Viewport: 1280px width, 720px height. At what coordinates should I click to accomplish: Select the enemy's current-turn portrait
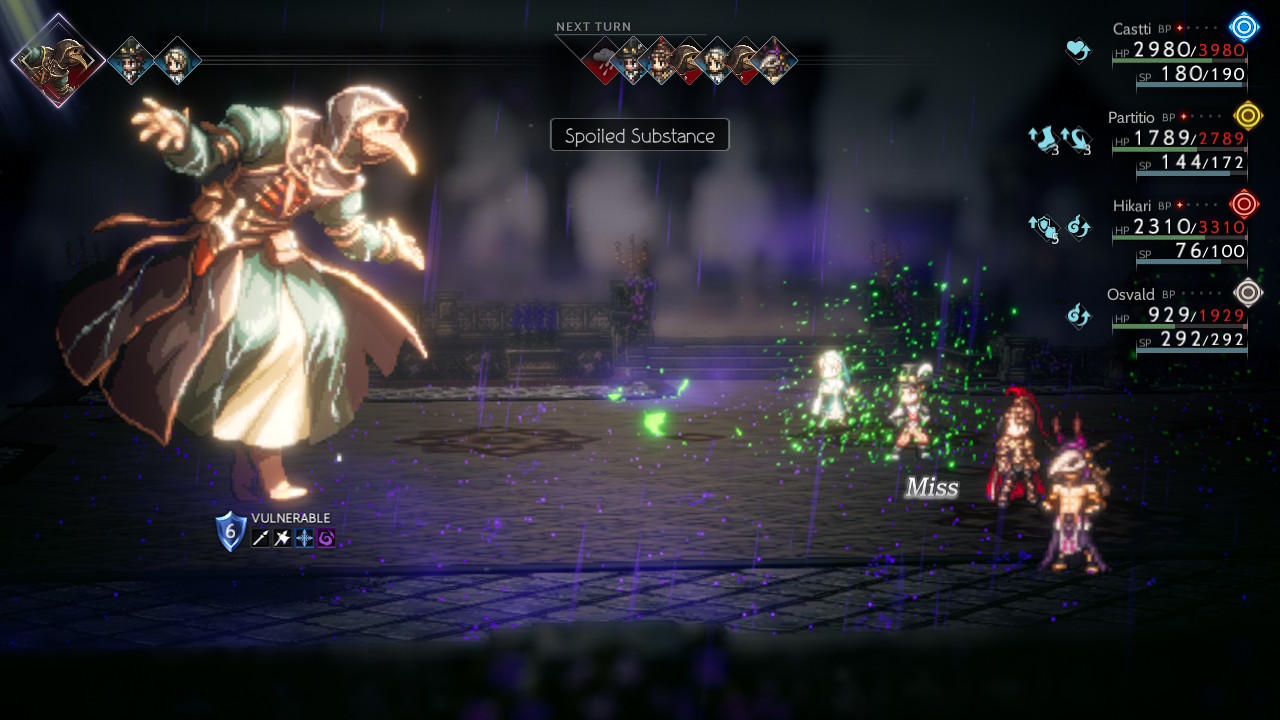pyautogui.click(x=58, y=60)
